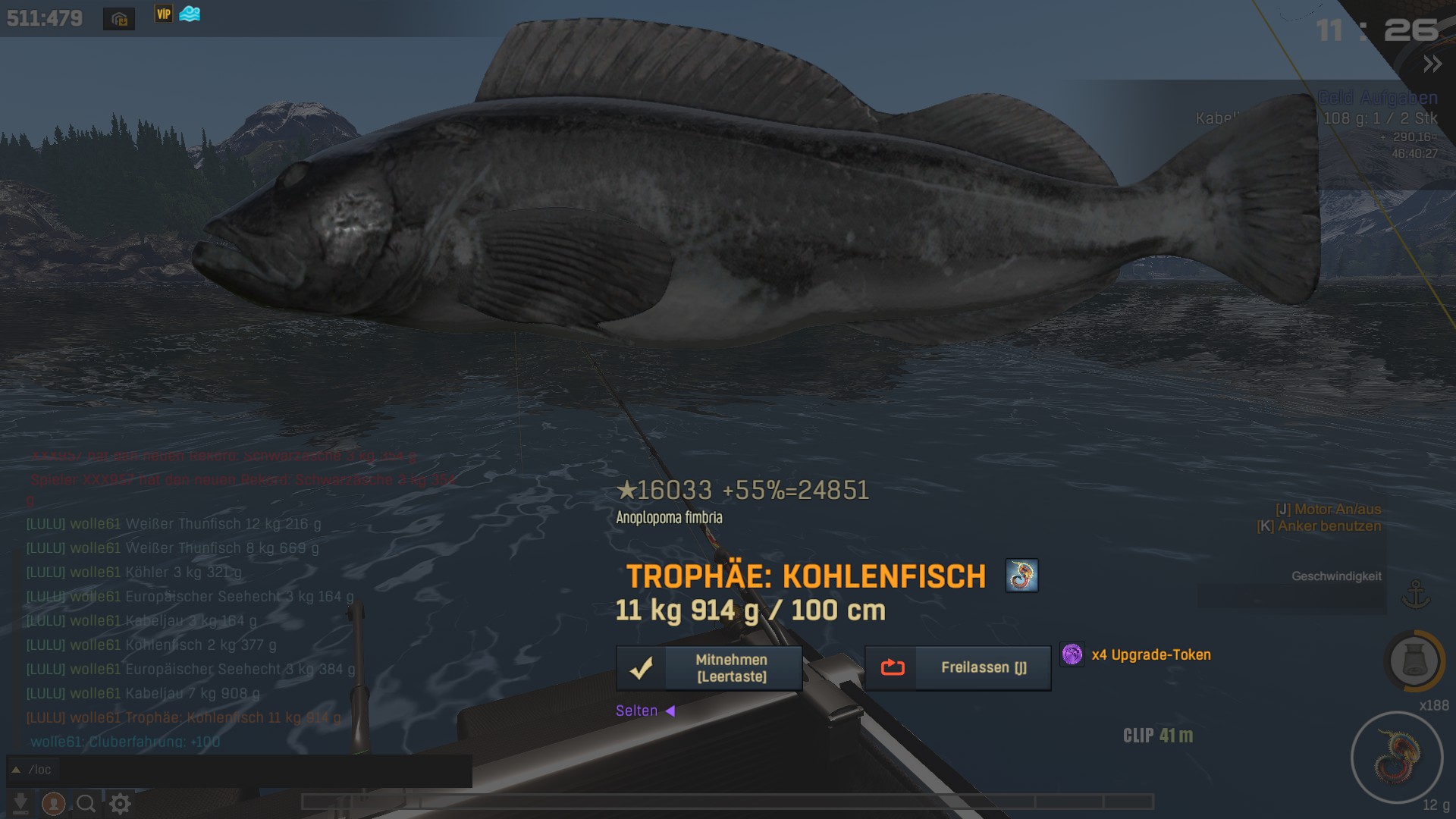Release the fish with Freilassen
This screenshot has width=1456, height=819.
(x=958, y=668)
